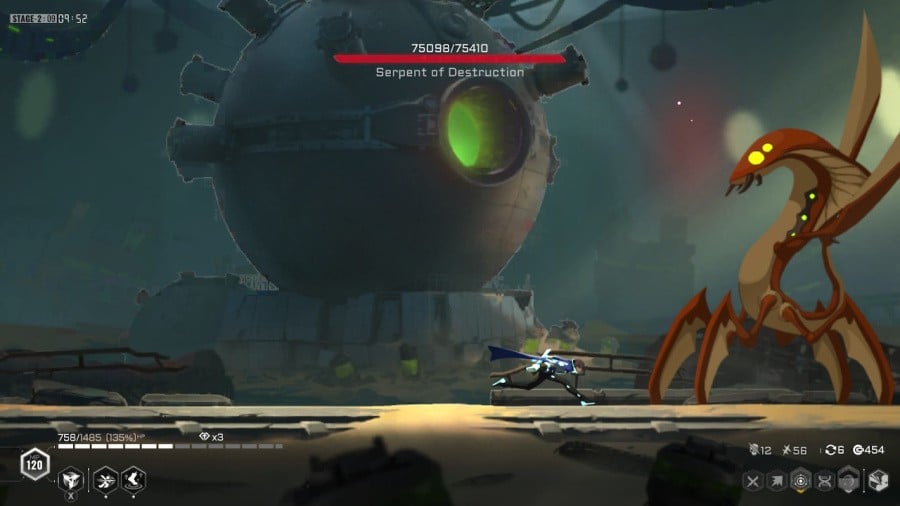
Task: Select the concentric rings target slot
Action: [x=801, y=482]
